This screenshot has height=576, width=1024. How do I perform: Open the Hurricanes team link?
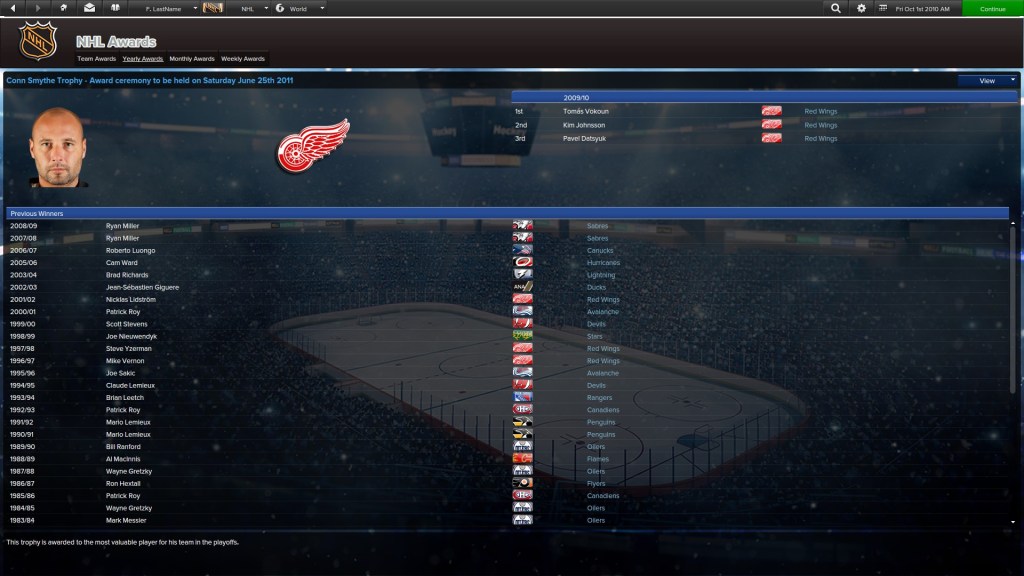pyautogui.click(x=603, y=263)
